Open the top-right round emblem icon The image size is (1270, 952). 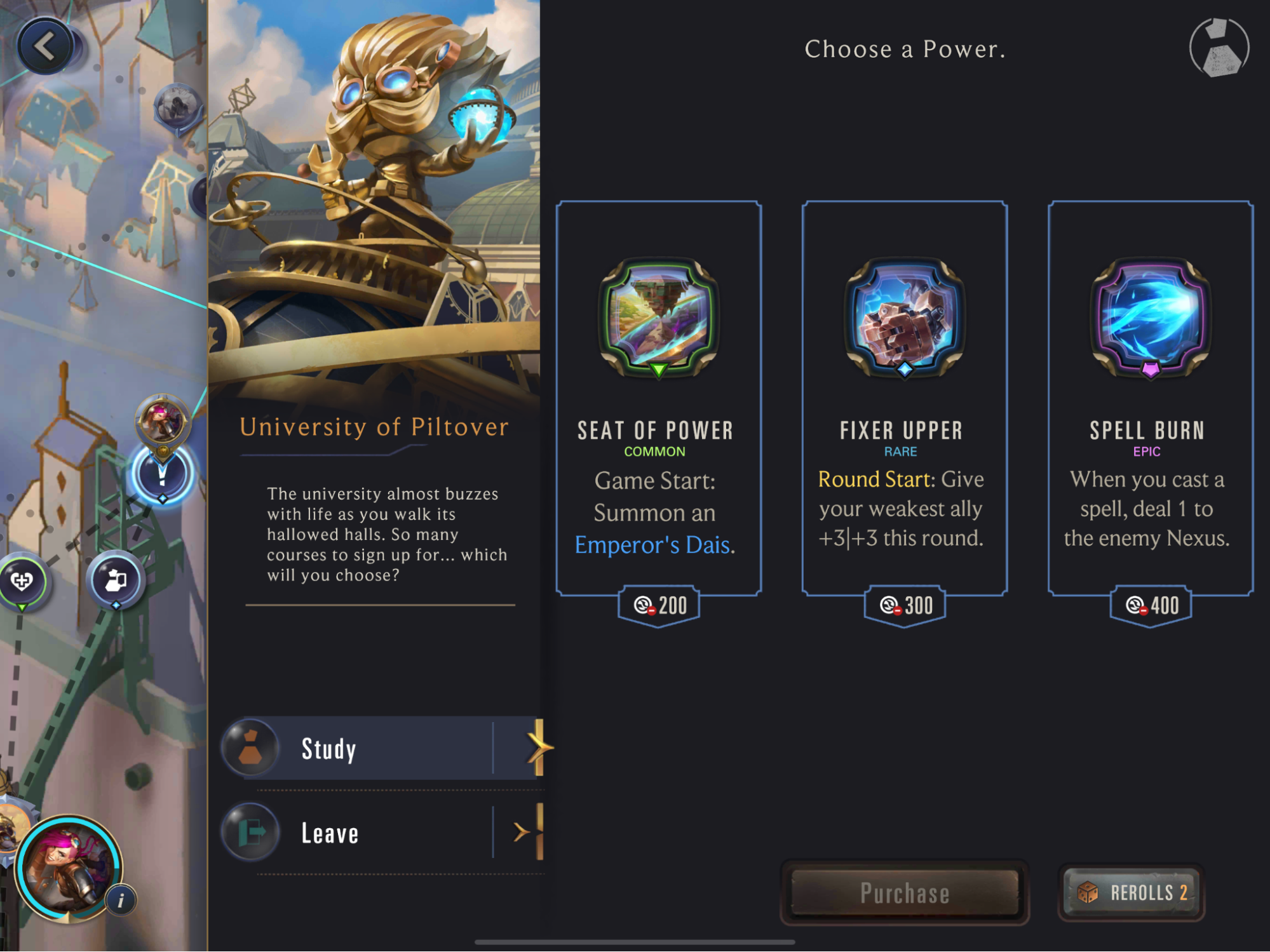[x=1219, y=48]
